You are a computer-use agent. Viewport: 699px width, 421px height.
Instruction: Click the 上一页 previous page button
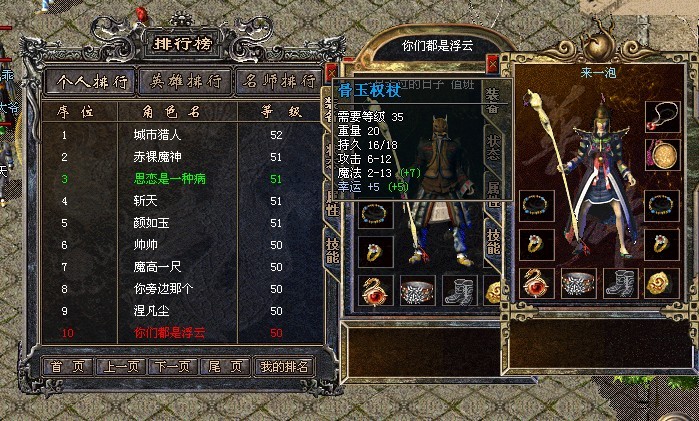[120, 366]
